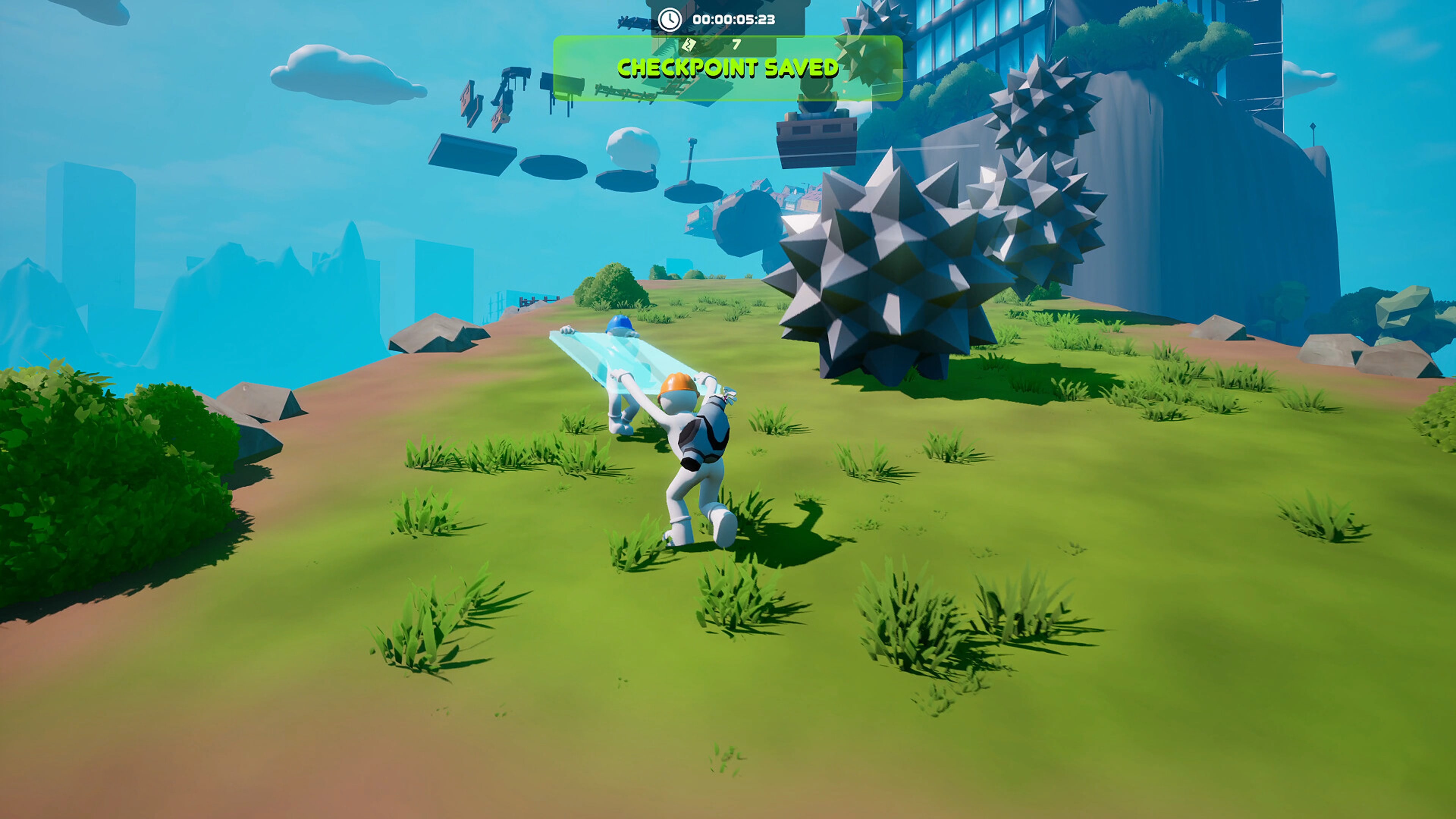Click the white cloud above the platforms

pyautogui.click(x=633, y=147)
